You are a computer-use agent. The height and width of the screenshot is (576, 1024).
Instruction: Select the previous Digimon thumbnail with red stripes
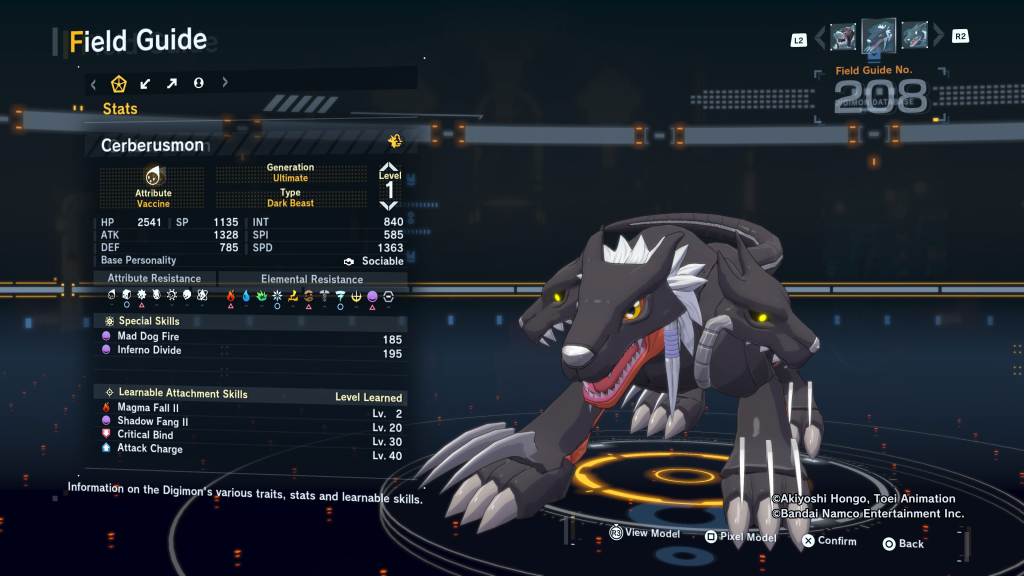(843, 37)
